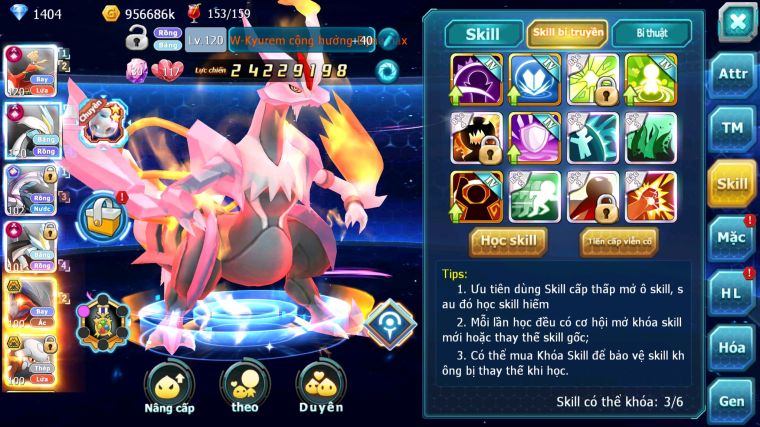760x427 pixels.
Task: Open the Hóa side tab
Action: (x=732, y=347)
